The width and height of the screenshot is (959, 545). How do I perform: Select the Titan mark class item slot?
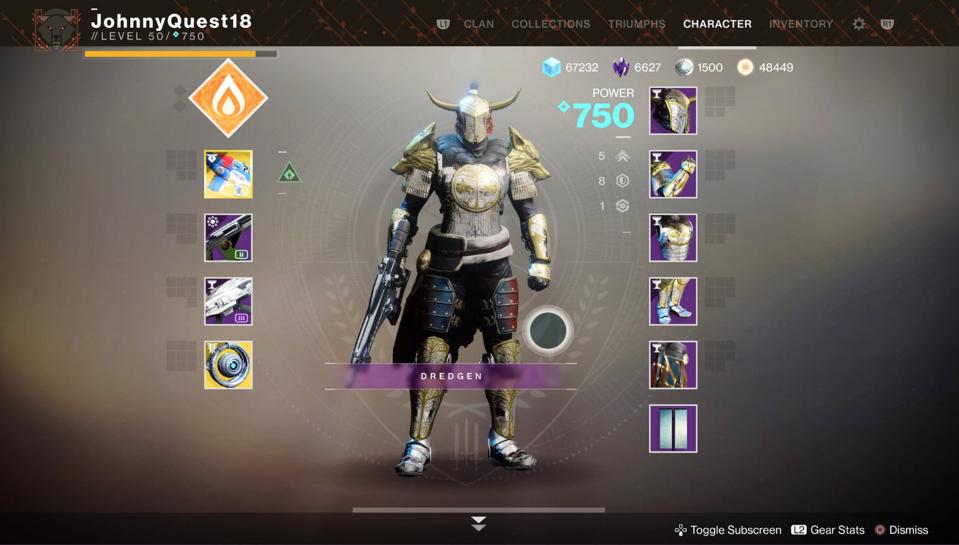(x=673, y=365)
